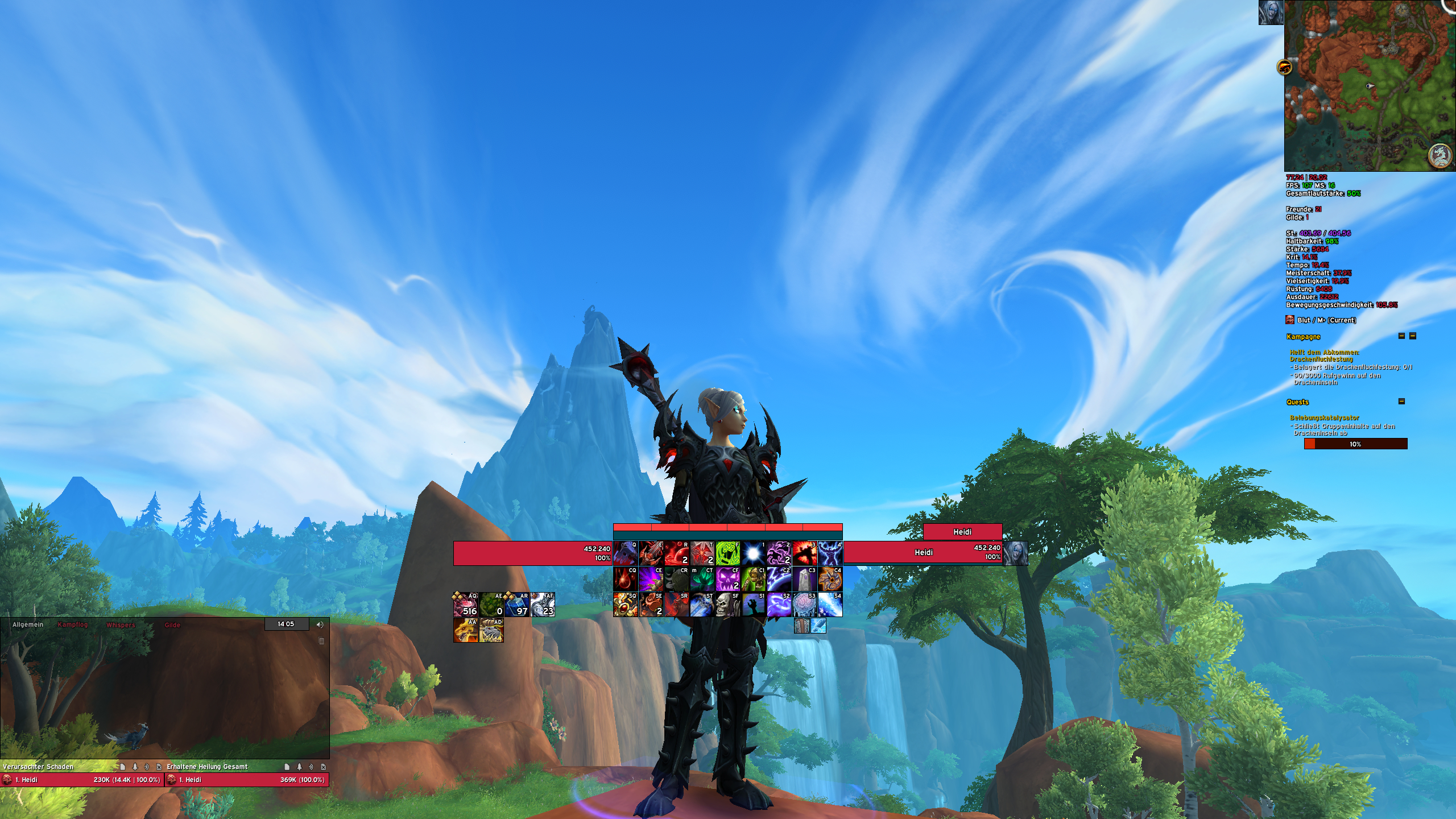The width and height of the screenshot is (1456, 819).
Task: Collapse the Quests tracker section
Action: (x=1401, y=402)
